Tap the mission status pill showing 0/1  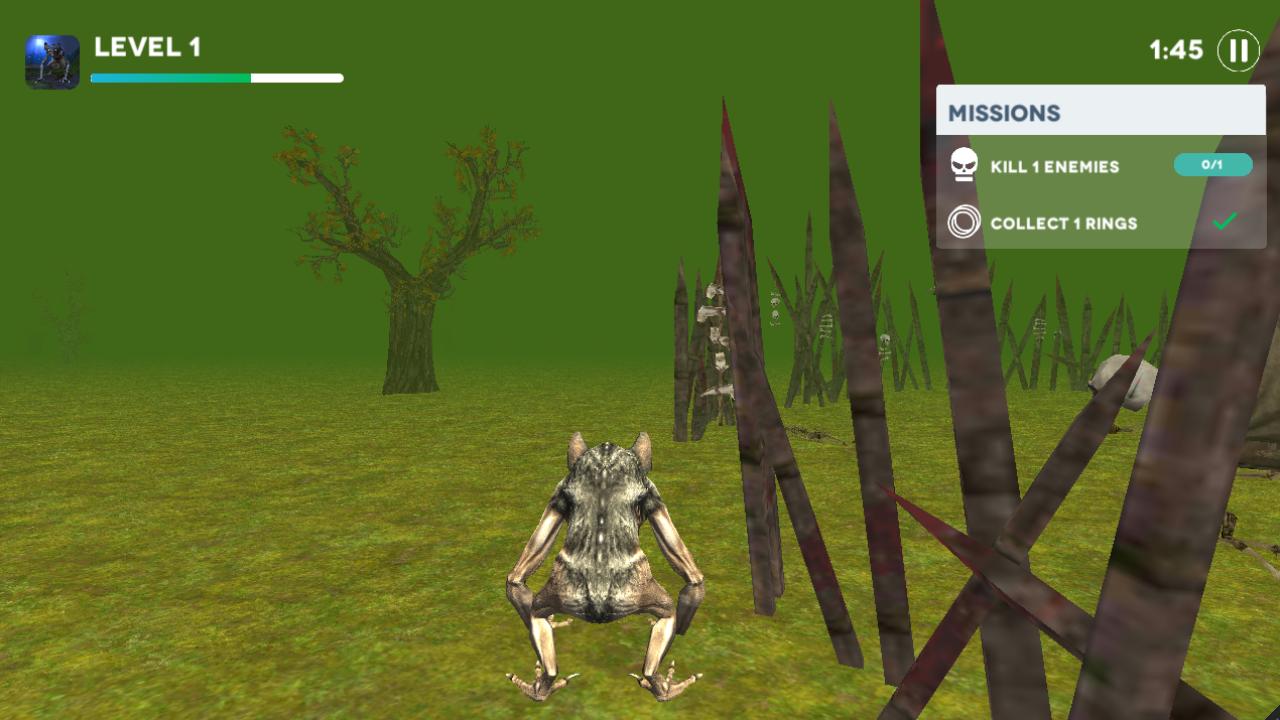tap(1213, 165)
